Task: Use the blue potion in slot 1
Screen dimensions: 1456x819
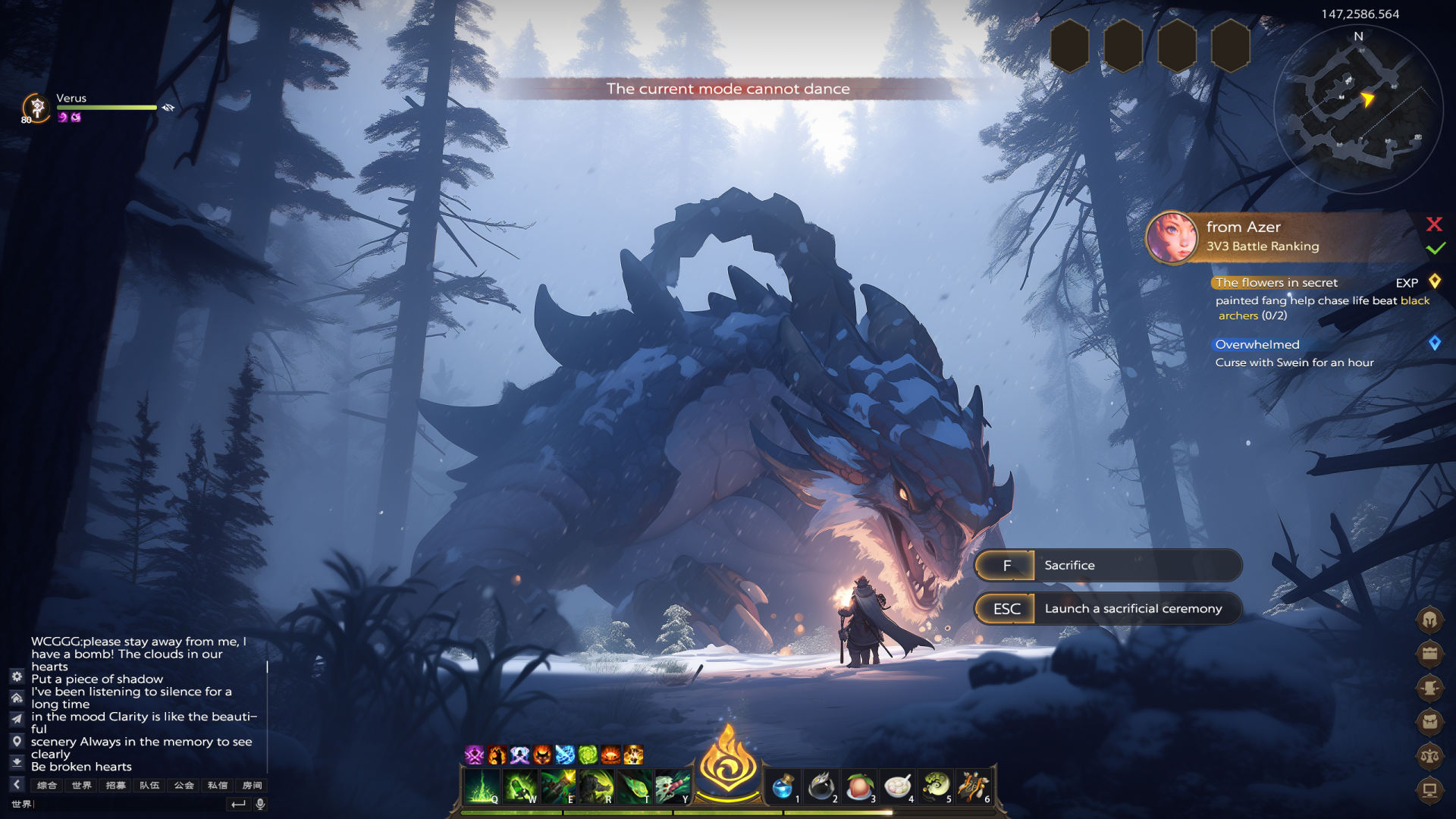Action: point(782,786)
